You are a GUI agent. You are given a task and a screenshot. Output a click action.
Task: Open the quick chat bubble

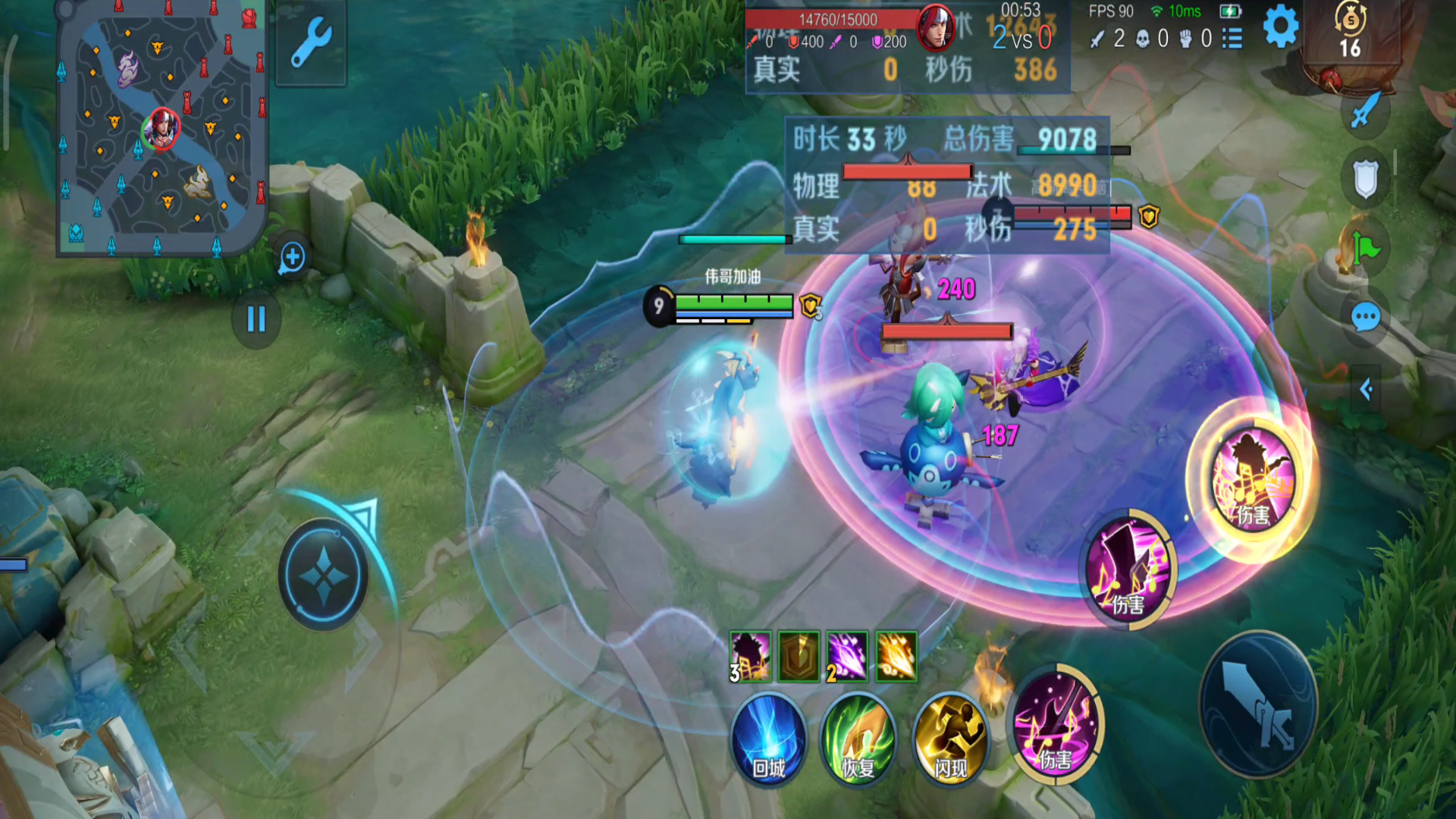pyautogui.click(x=1365, y=317)
